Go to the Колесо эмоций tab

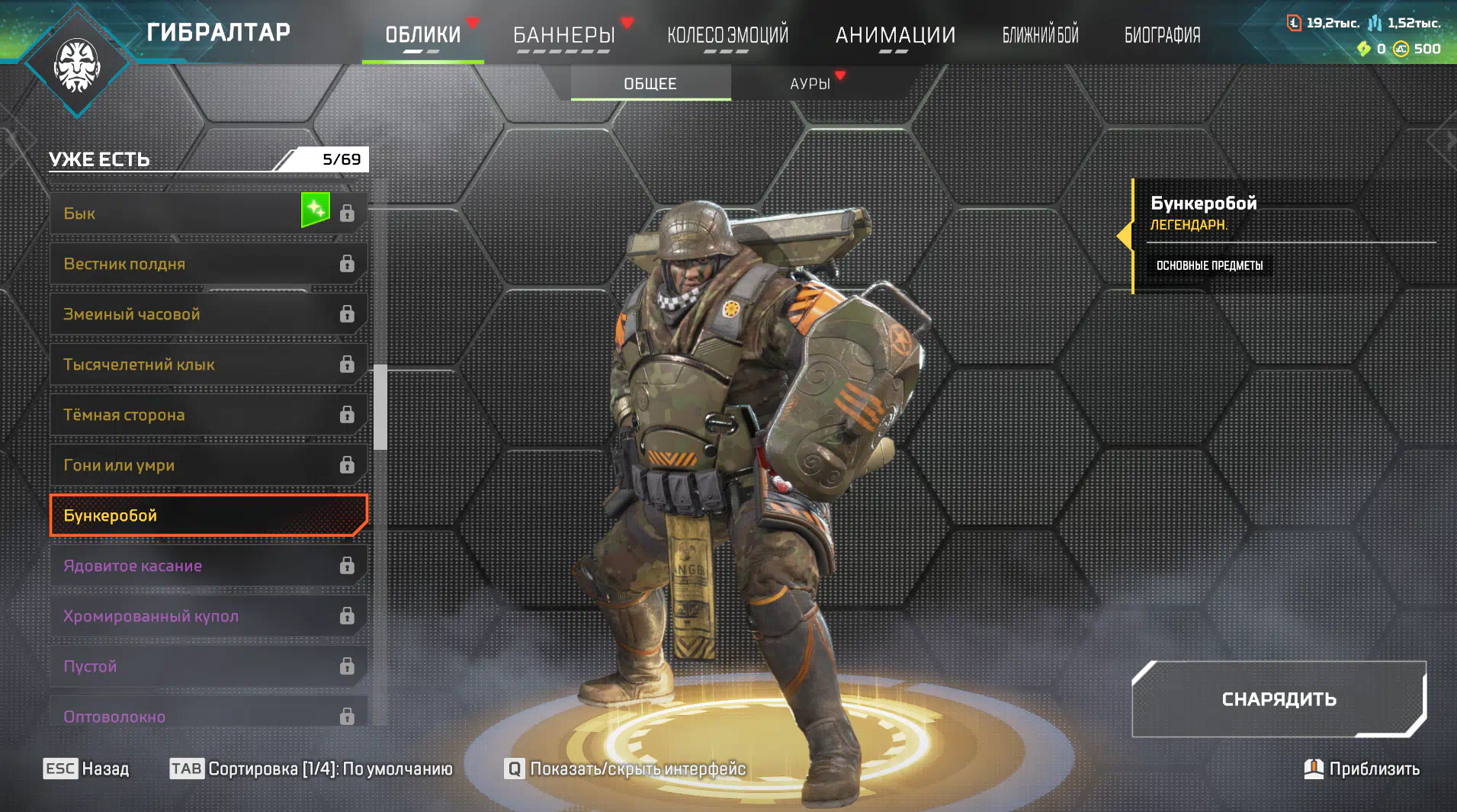727,35
